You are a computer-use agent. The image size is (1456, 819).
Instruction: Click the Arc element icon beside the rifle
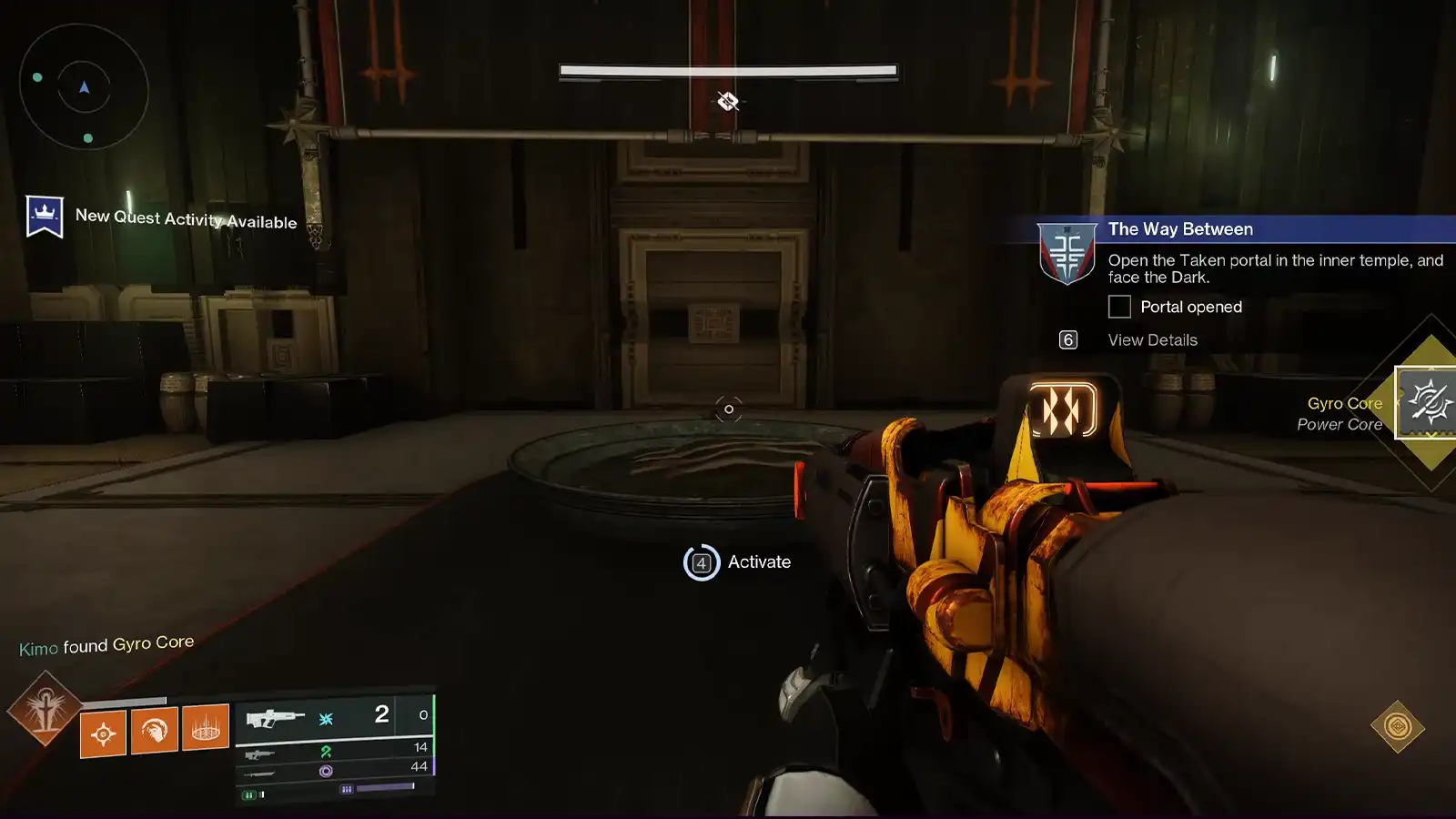[326, 719]
